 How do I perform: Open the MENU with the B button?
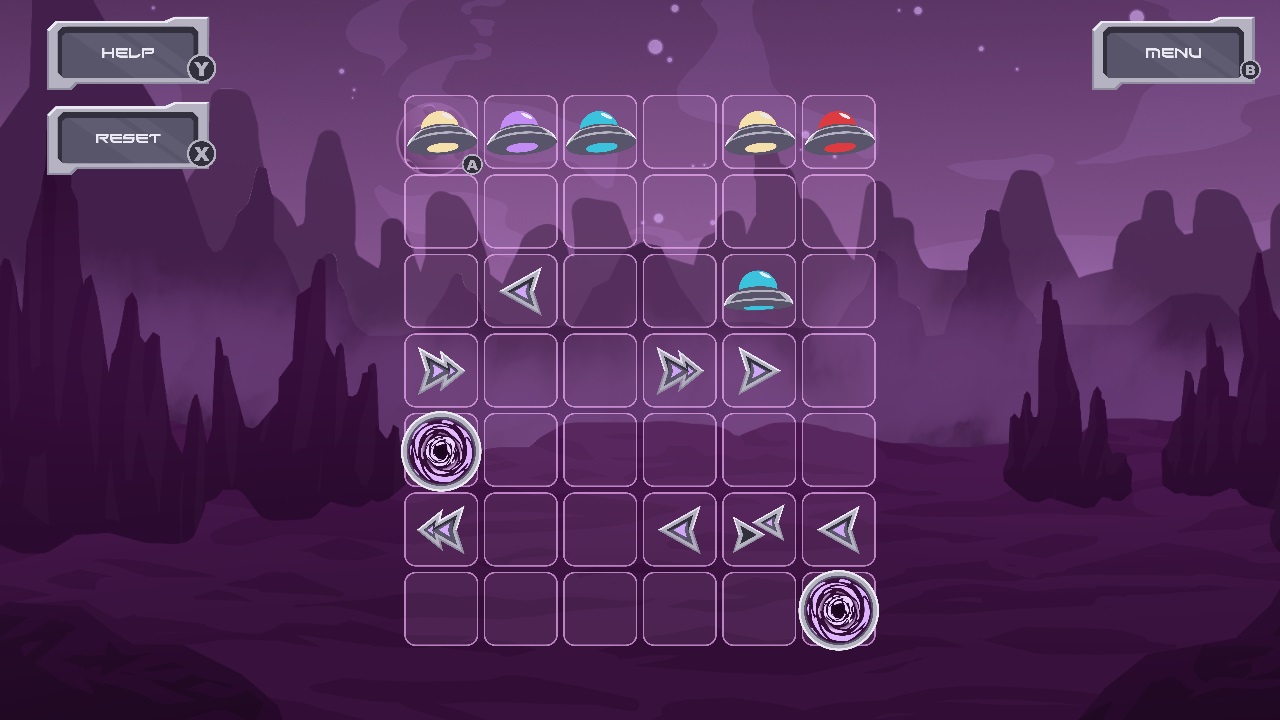tap(1174, 52)
